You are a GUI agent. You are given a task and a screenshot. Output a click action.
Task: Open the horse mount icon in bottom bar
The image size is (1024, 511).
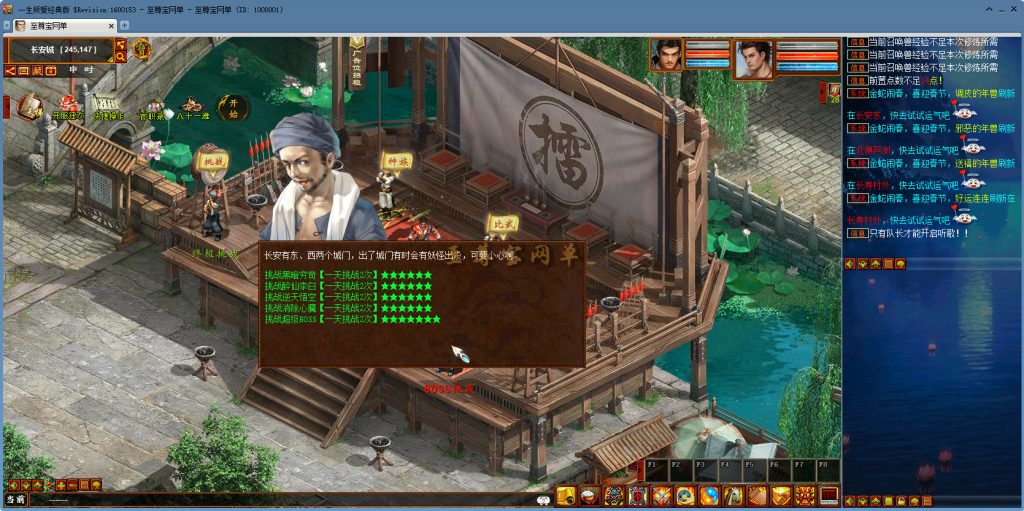coord(734,495)
